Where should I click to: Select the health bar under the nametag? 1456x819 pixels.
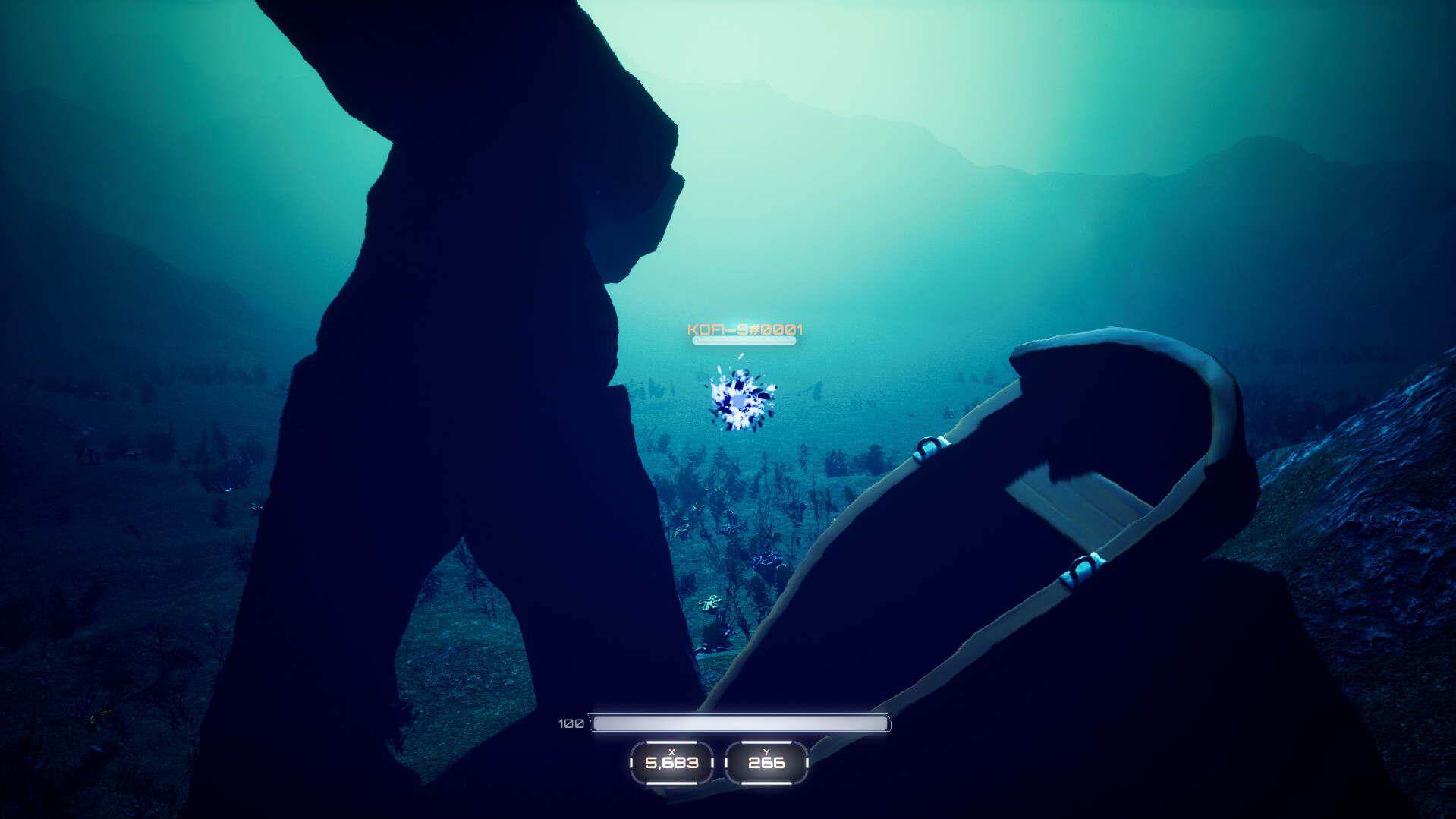pyautogui.click(x=743, y=341)
